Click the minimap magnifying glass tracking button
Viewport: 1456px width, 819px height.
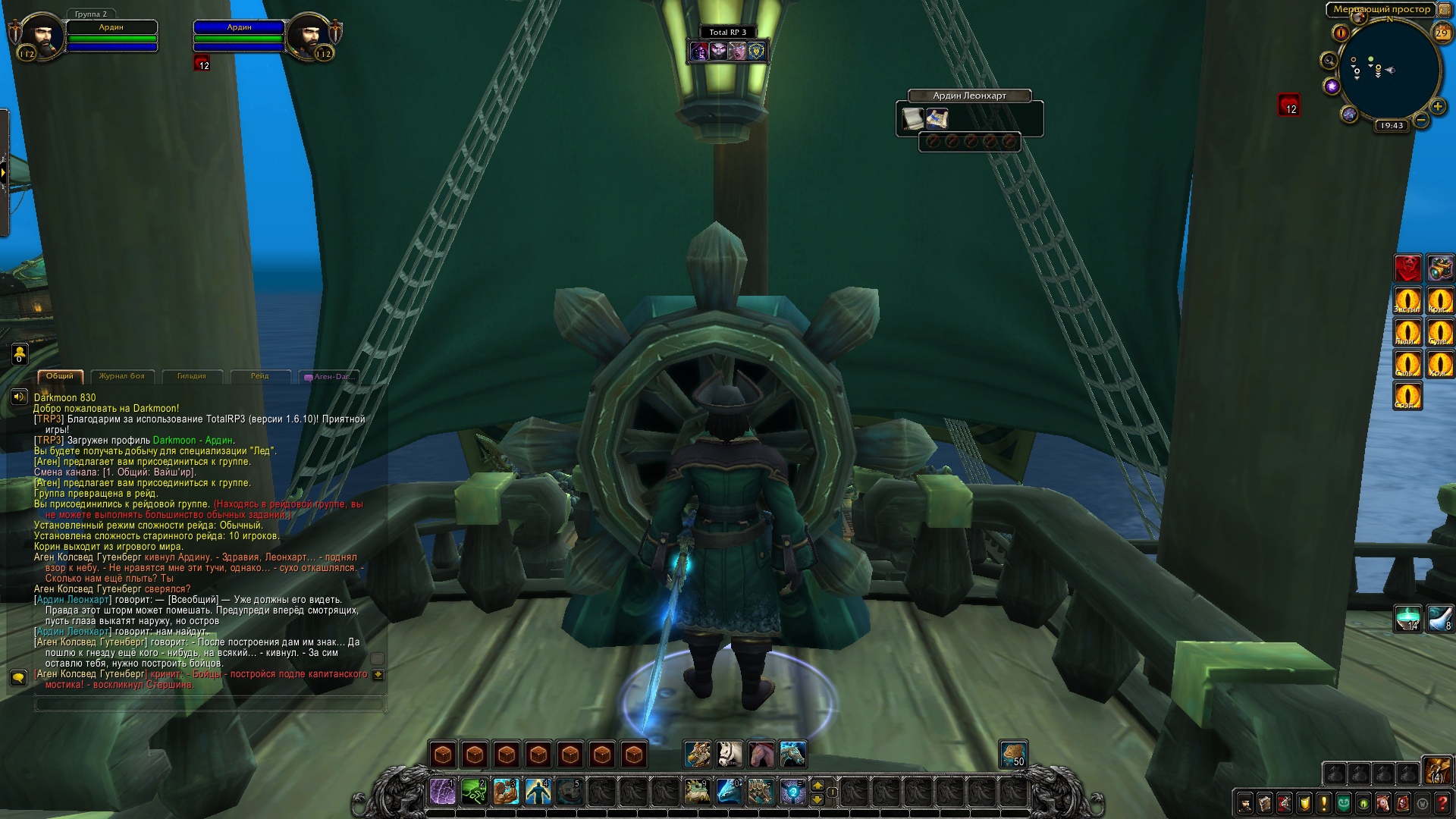tap(1329, 60)
